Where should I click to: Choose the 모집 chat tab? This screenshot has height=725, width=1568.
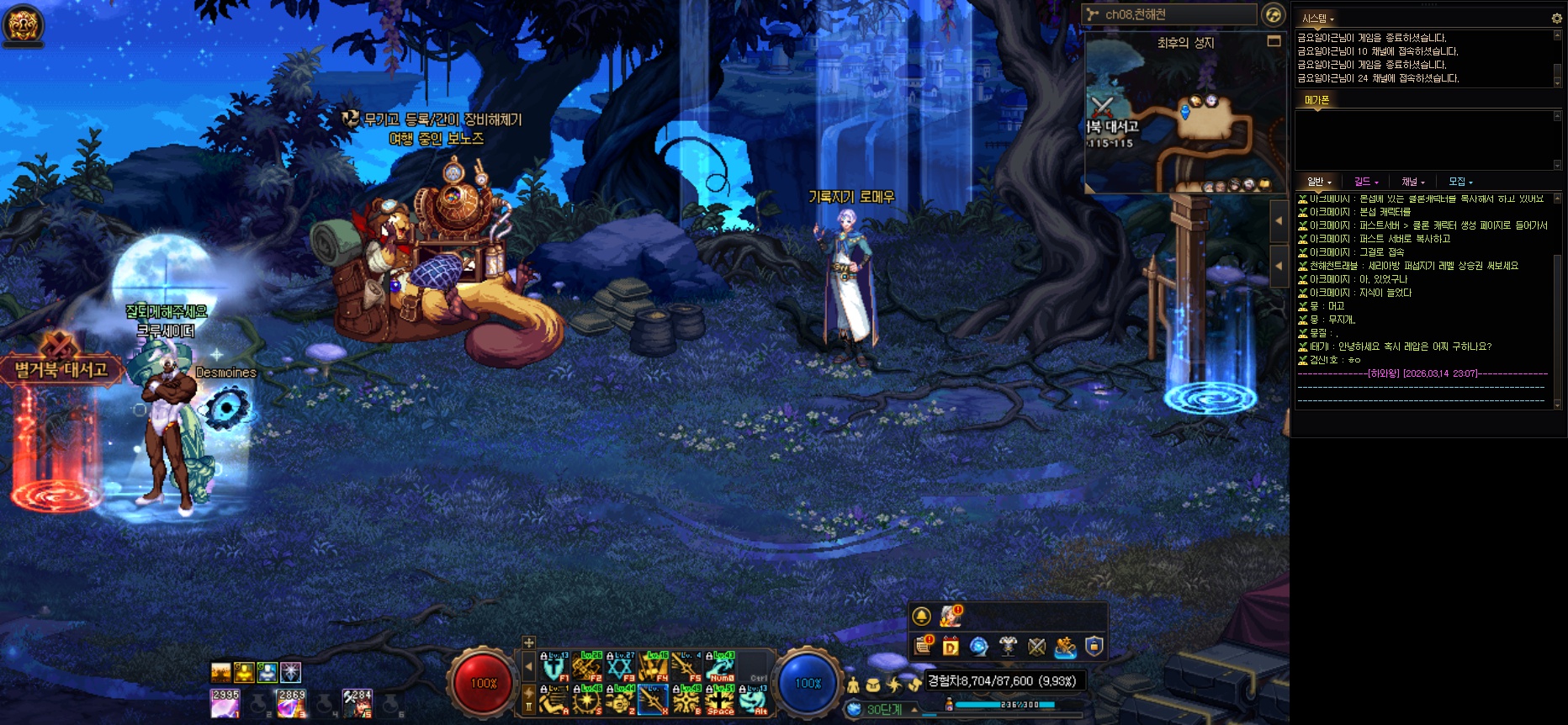[1459, 182]
